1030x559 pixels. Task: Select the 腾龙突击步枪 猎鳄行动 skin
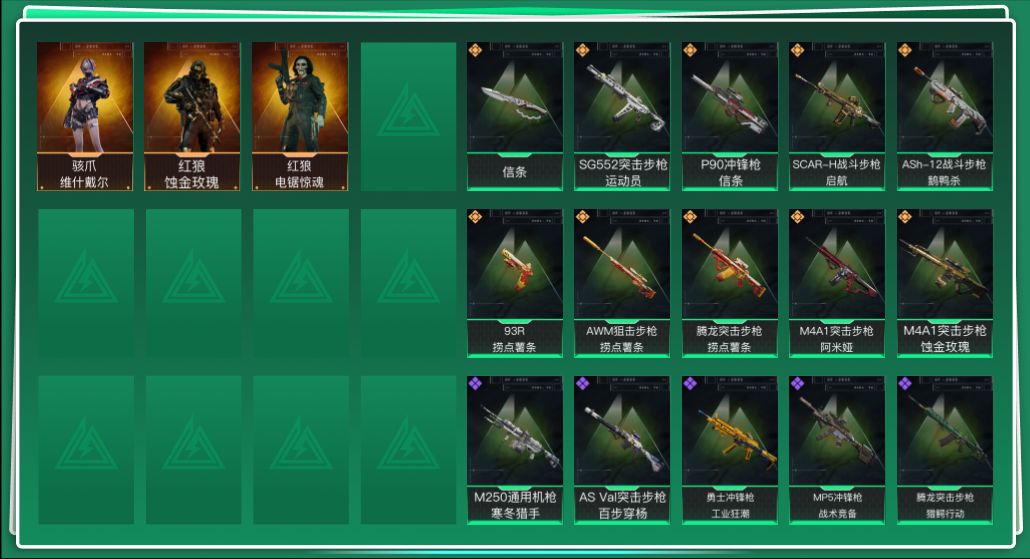click(944, 450)
